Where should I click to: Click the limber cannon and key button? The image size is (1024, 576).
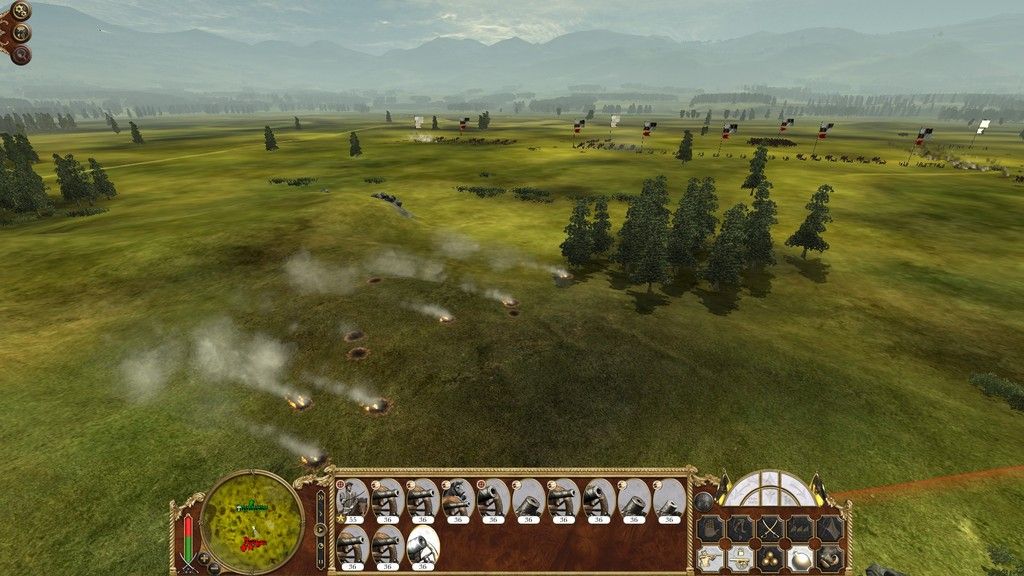tap(740, 557)
